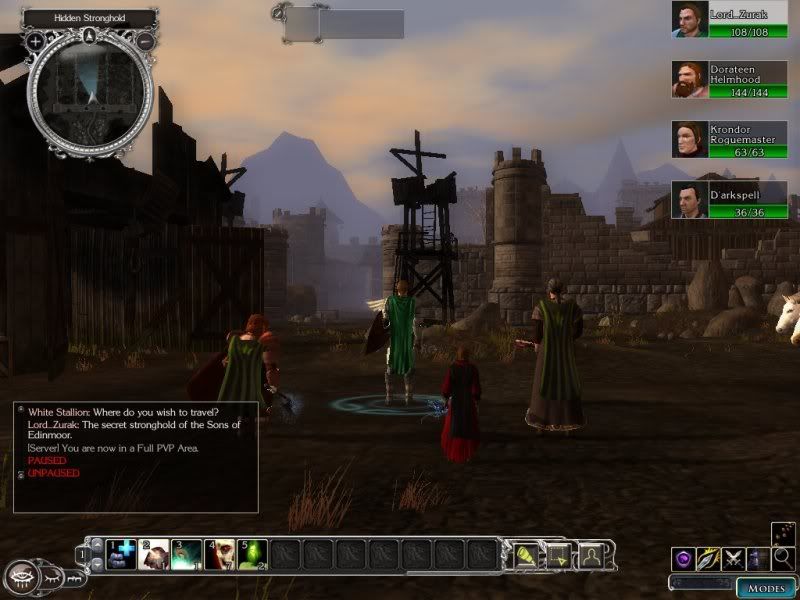800x600 pixels.
Task: Select Lord_Zurak's party portrait
Action: (689, 20)
